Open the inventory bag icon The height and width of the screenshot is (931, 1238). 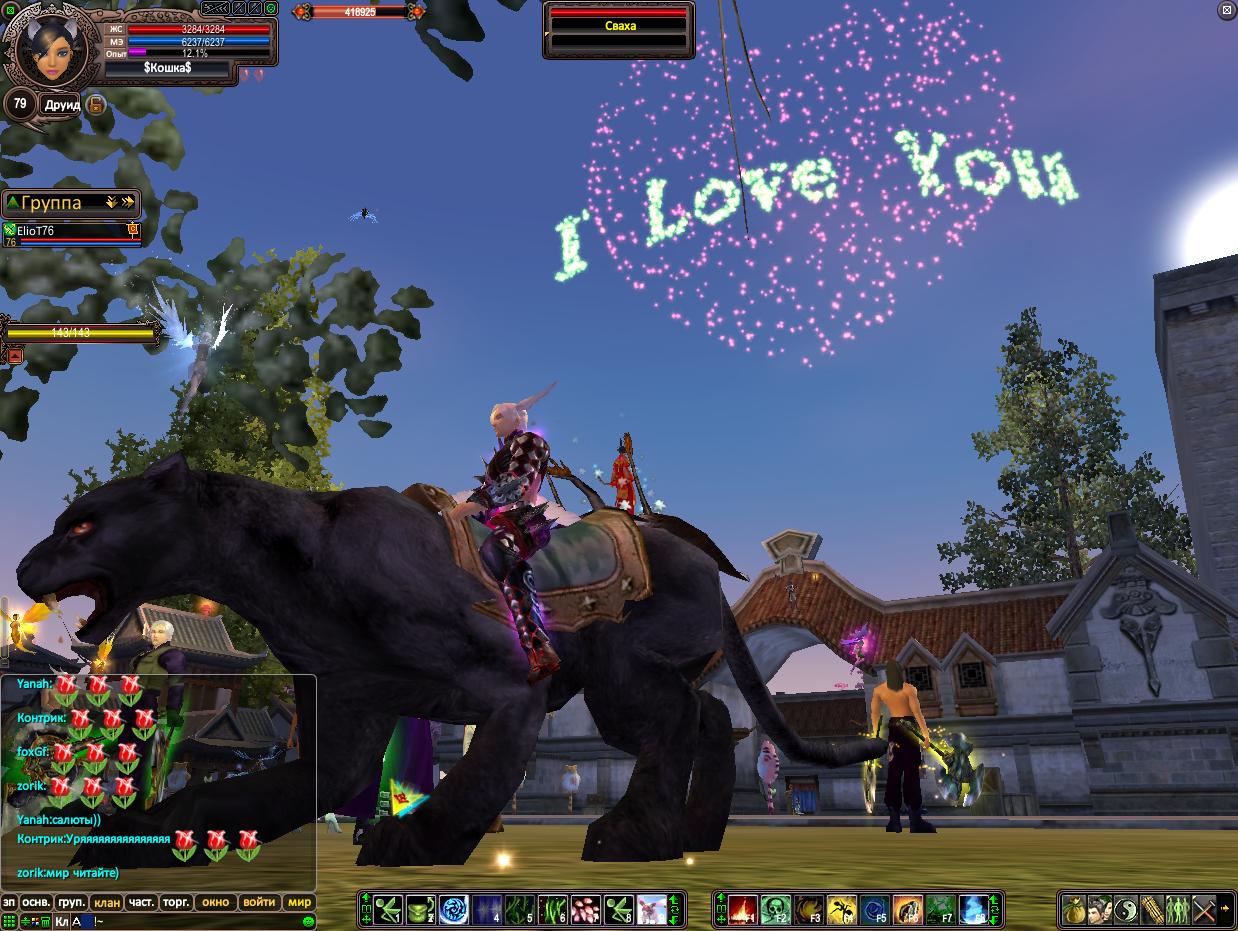(1074, 909)
